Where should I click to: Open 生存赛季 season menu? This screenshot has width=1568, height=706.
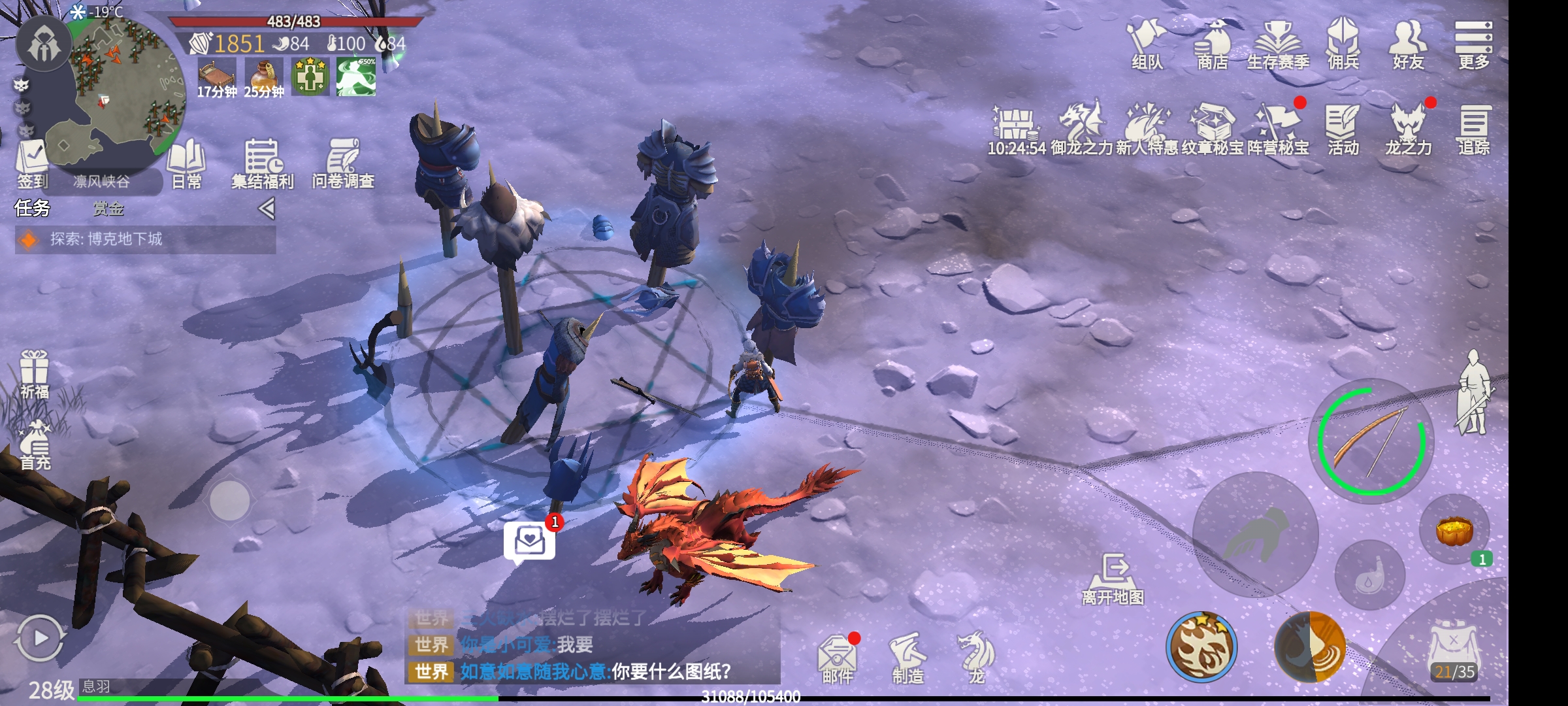tap(1277, 43)
